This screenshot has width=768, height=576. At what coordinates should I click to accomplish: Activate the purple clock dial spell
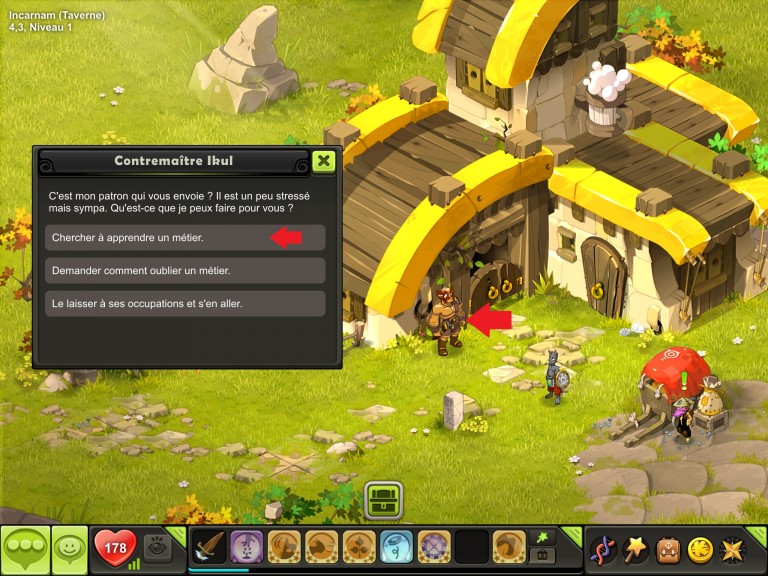(434, 548)
